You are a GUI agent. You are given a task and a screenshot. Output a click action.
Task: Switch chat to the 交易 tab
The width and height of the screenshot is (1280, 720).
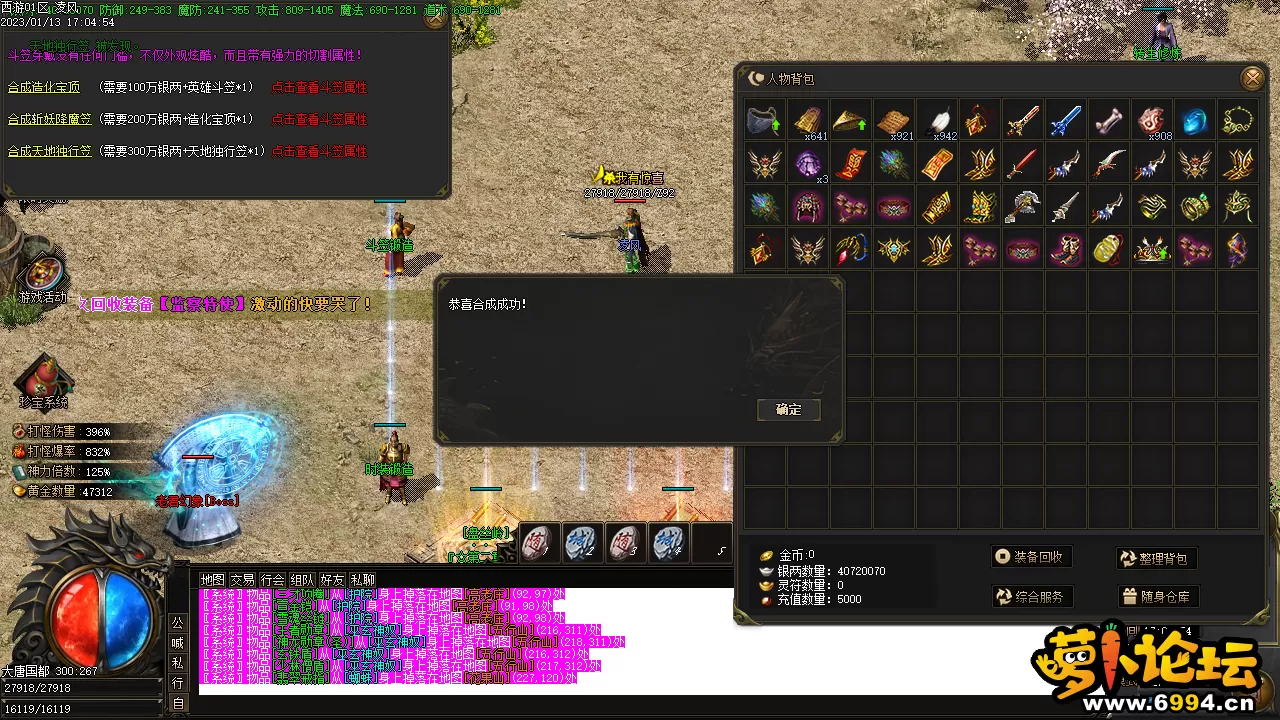click(x=242, y=580)
